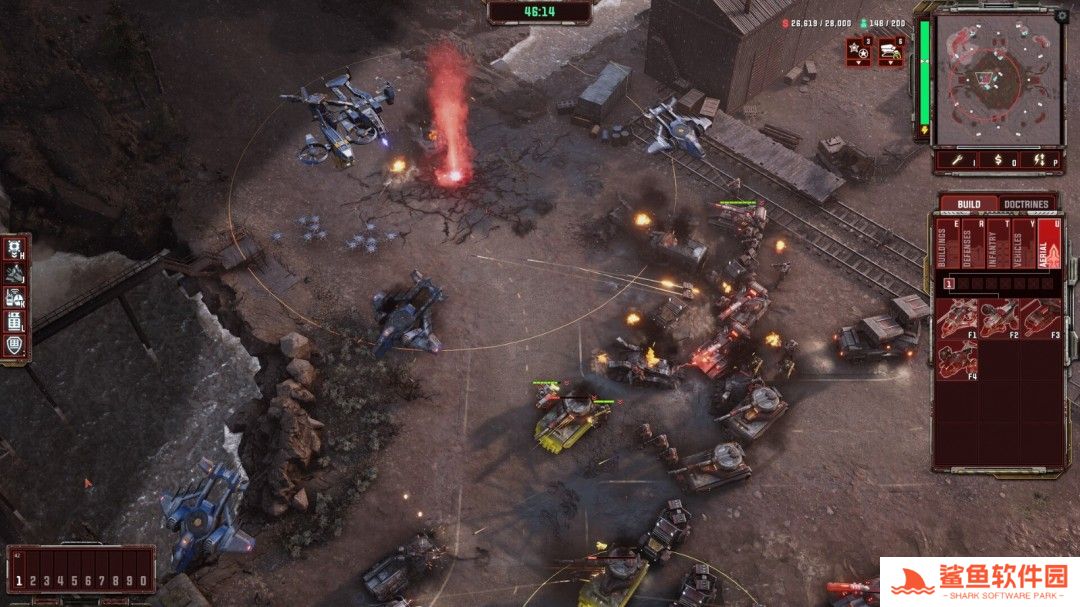Expand the tank doctrine icon
1080x607 pixels.
[x=891, y=50]
